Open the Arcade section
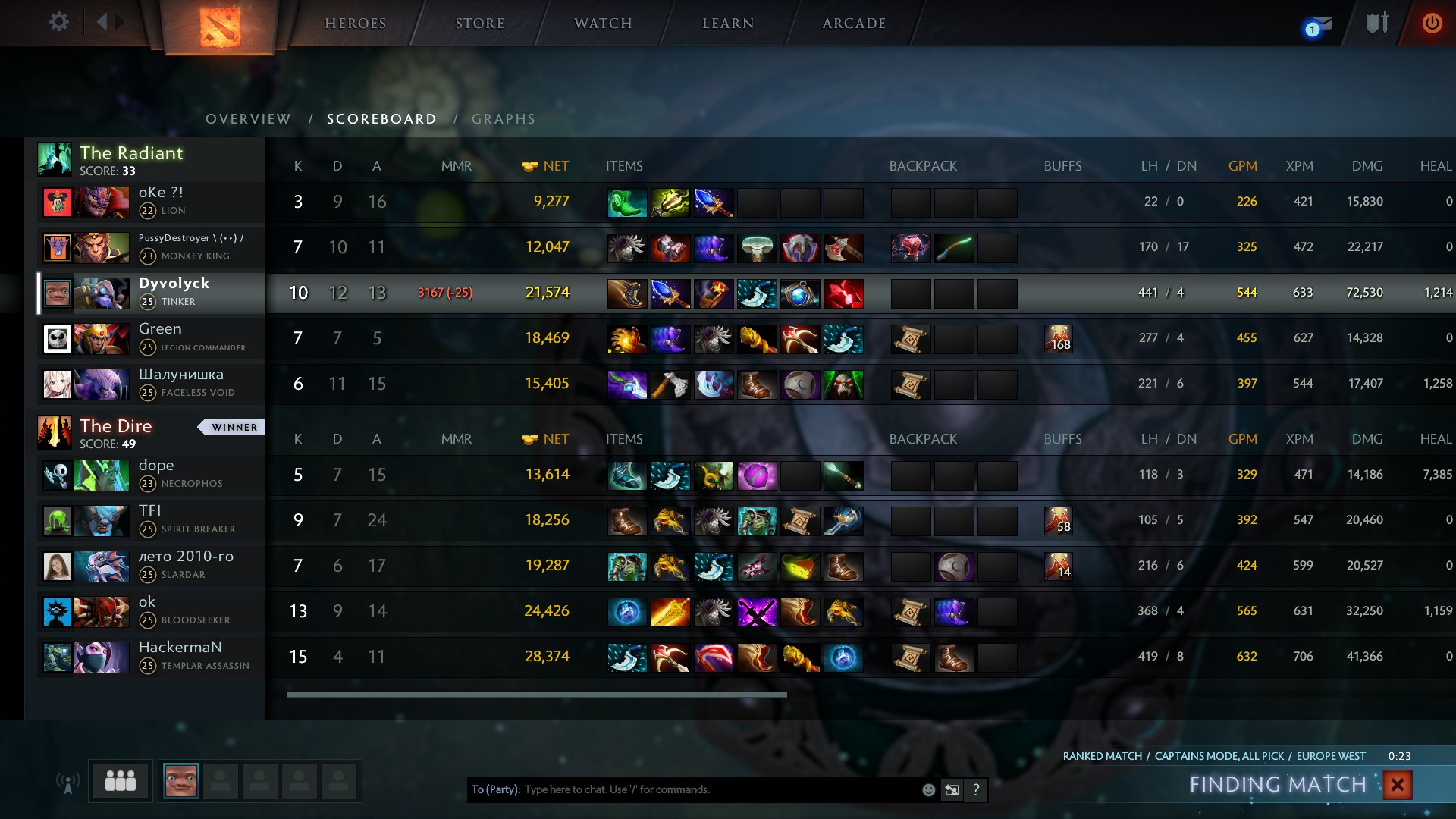 [x=854, y=24]
